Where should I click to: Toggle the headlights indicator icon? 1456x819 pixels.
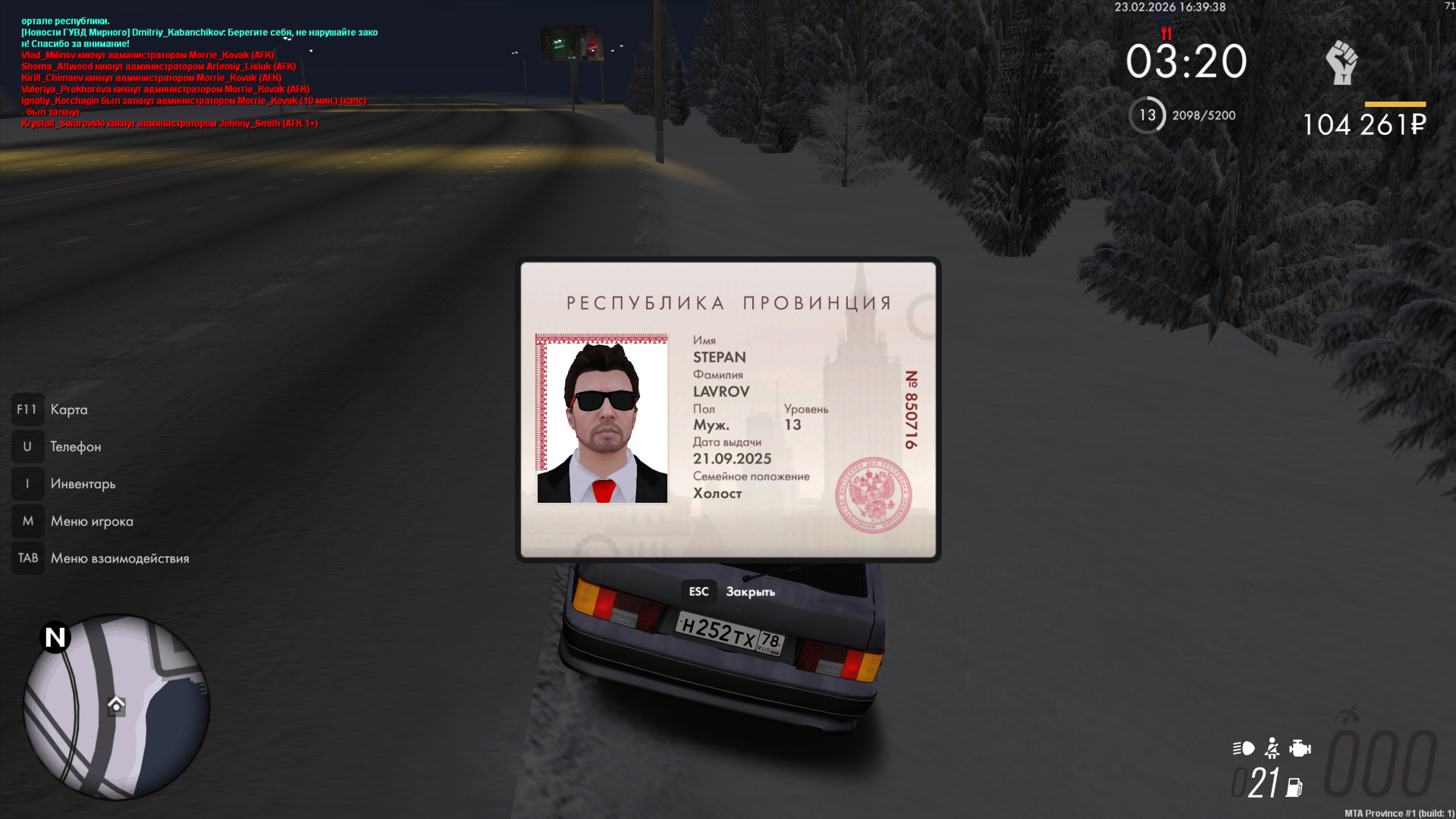(1243, 748)
